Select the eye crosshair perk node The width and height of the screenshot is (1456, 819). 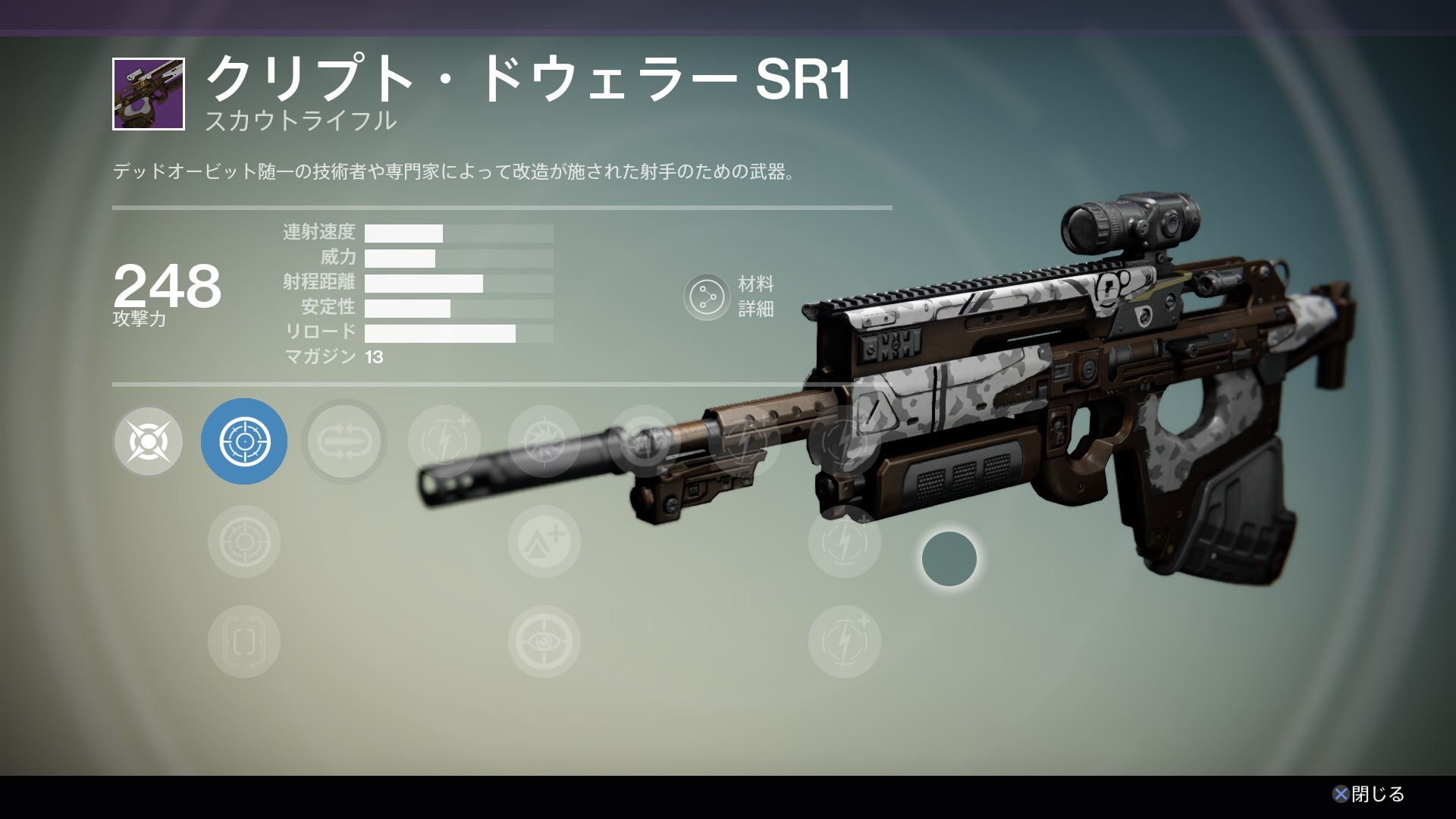point(544,642)
